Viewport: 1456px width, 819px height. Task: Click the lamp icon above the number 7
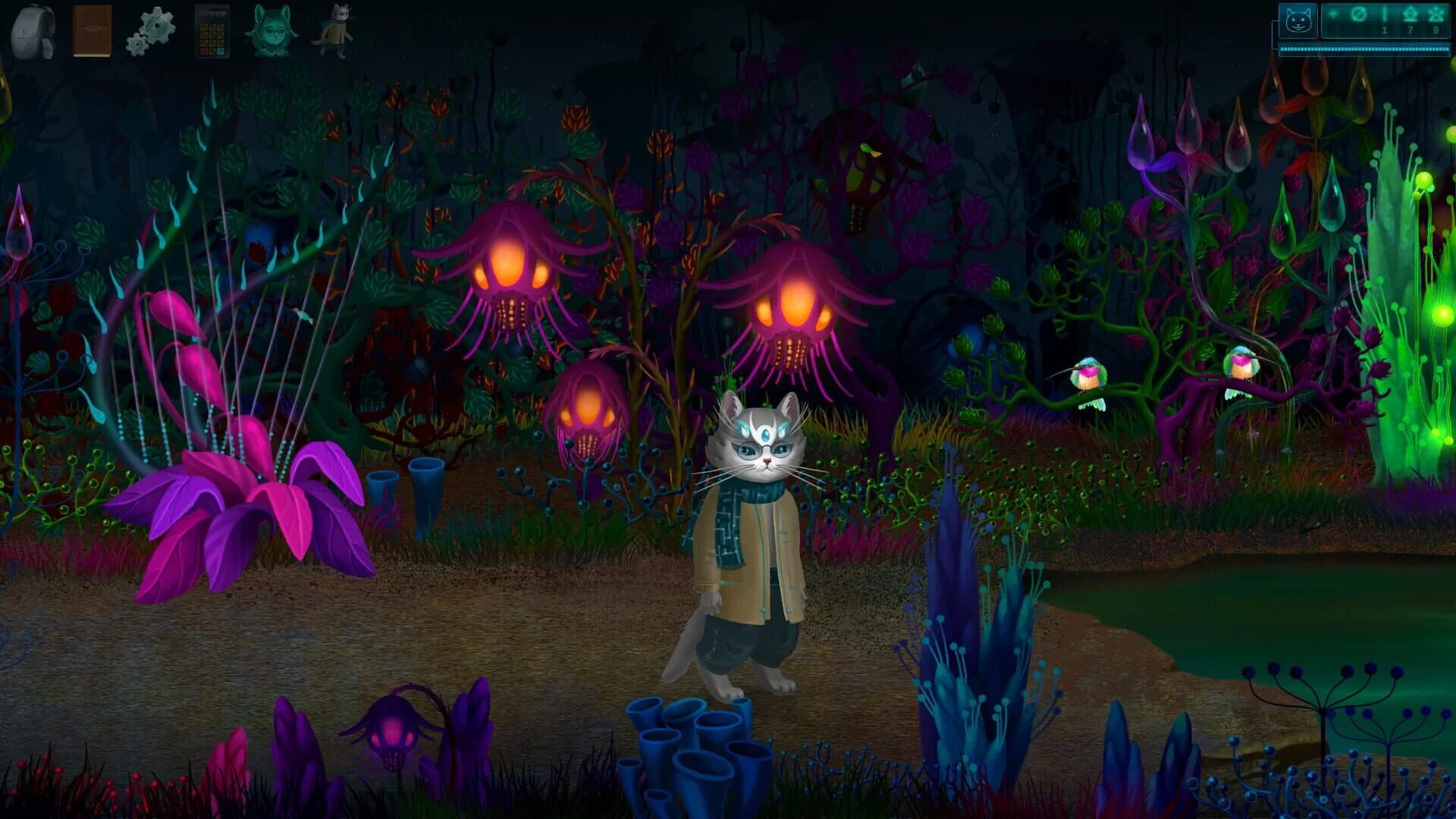pos(1408,14)
